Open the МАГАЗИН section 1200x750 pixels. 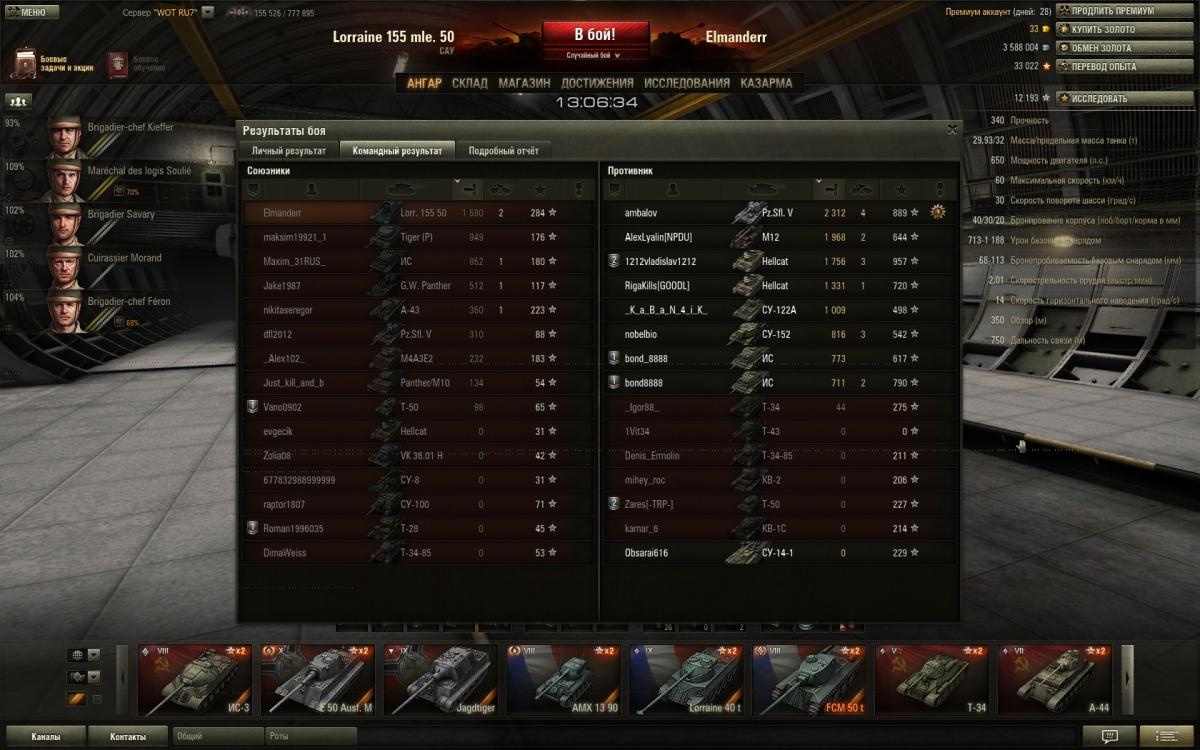coord(524,83)
